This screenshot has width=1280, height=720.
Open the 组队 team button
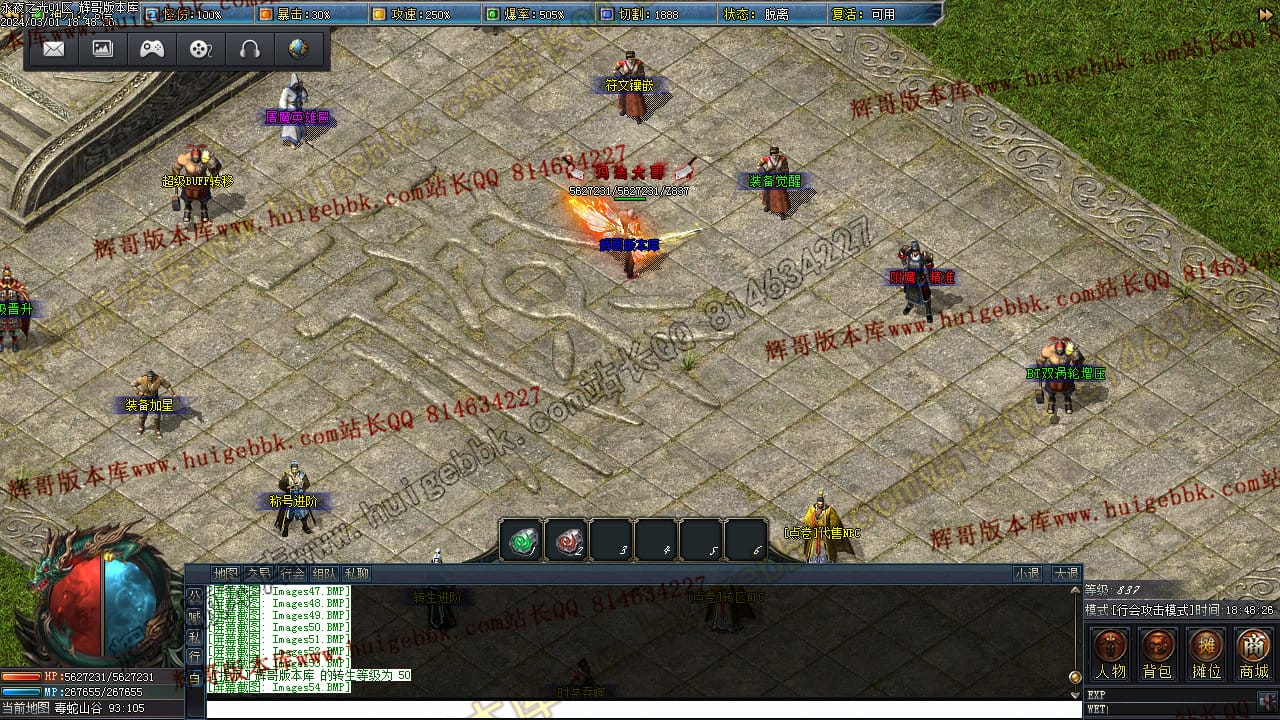coord(324,573)
